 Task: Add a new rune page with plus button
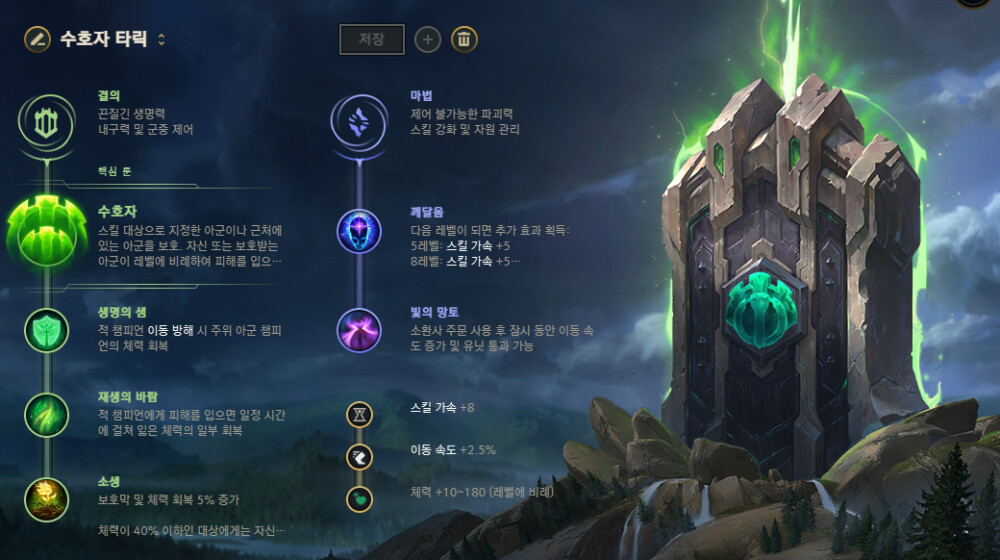coord(428,39)
